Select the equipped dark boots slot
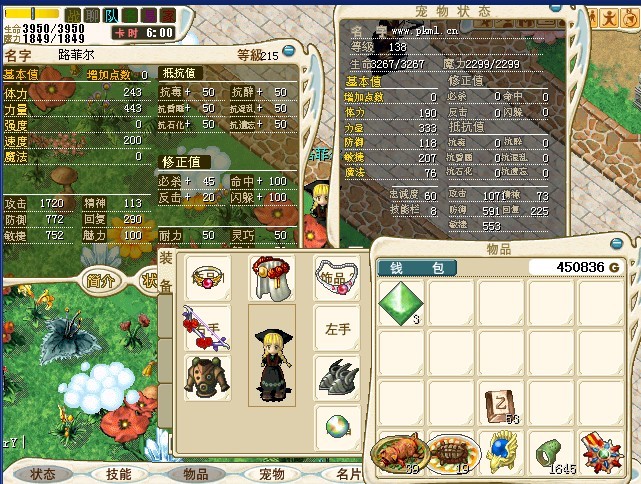 click(x=337, y=376)
